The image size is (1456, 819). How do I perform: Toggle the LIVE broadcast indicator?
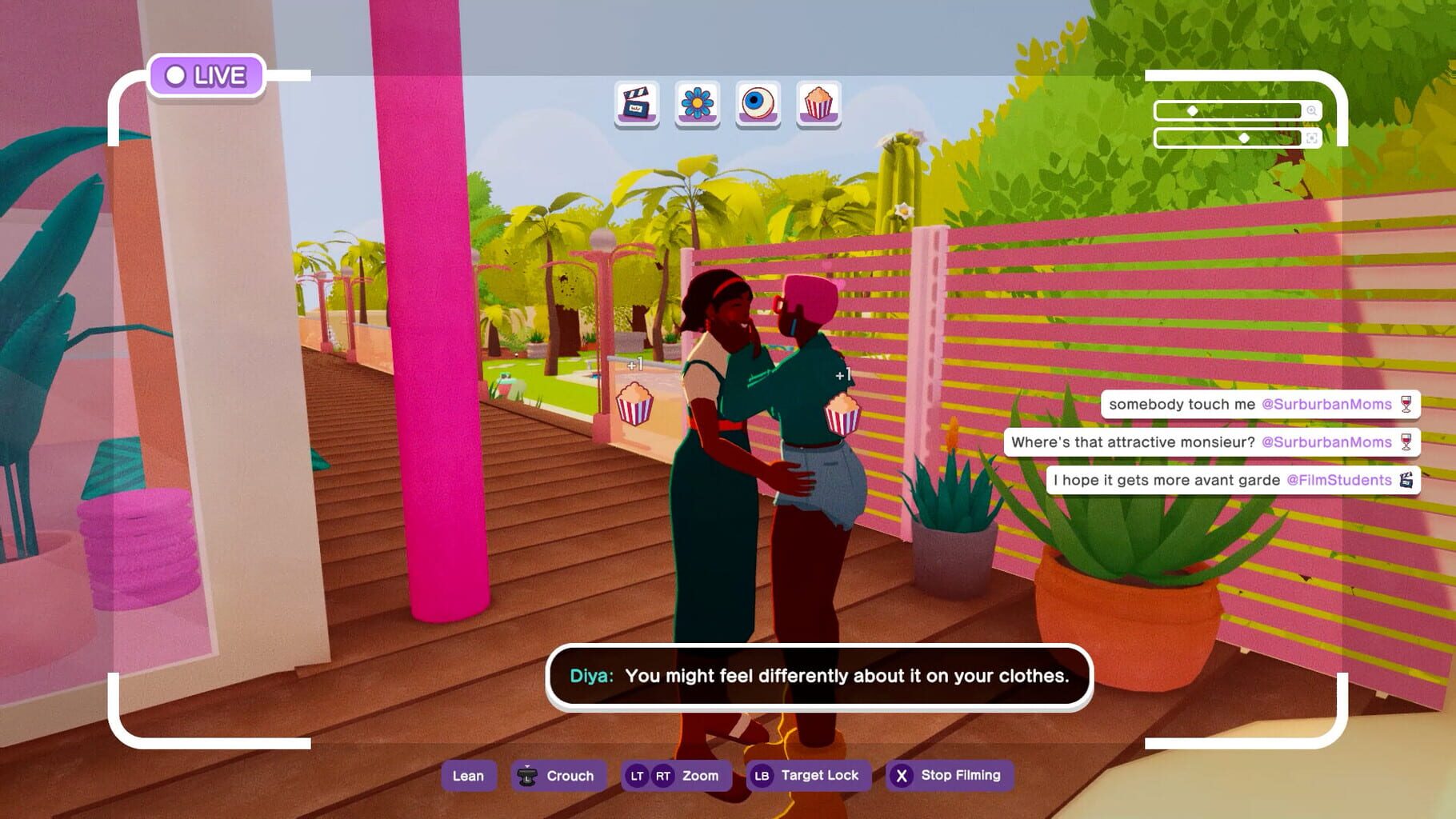coord(206,76)
